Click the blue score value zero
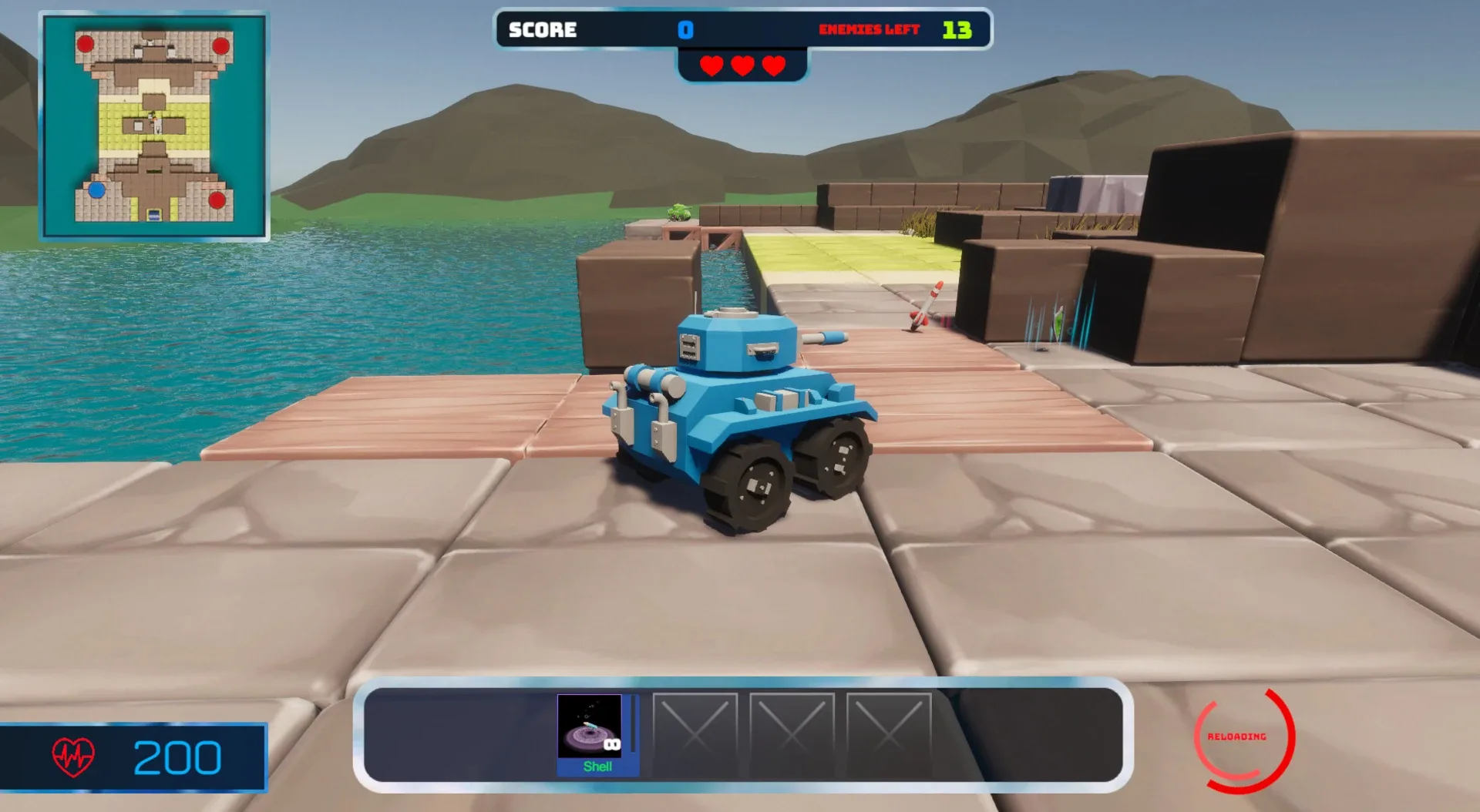The image size is (1480, 812). pos(684,30)
